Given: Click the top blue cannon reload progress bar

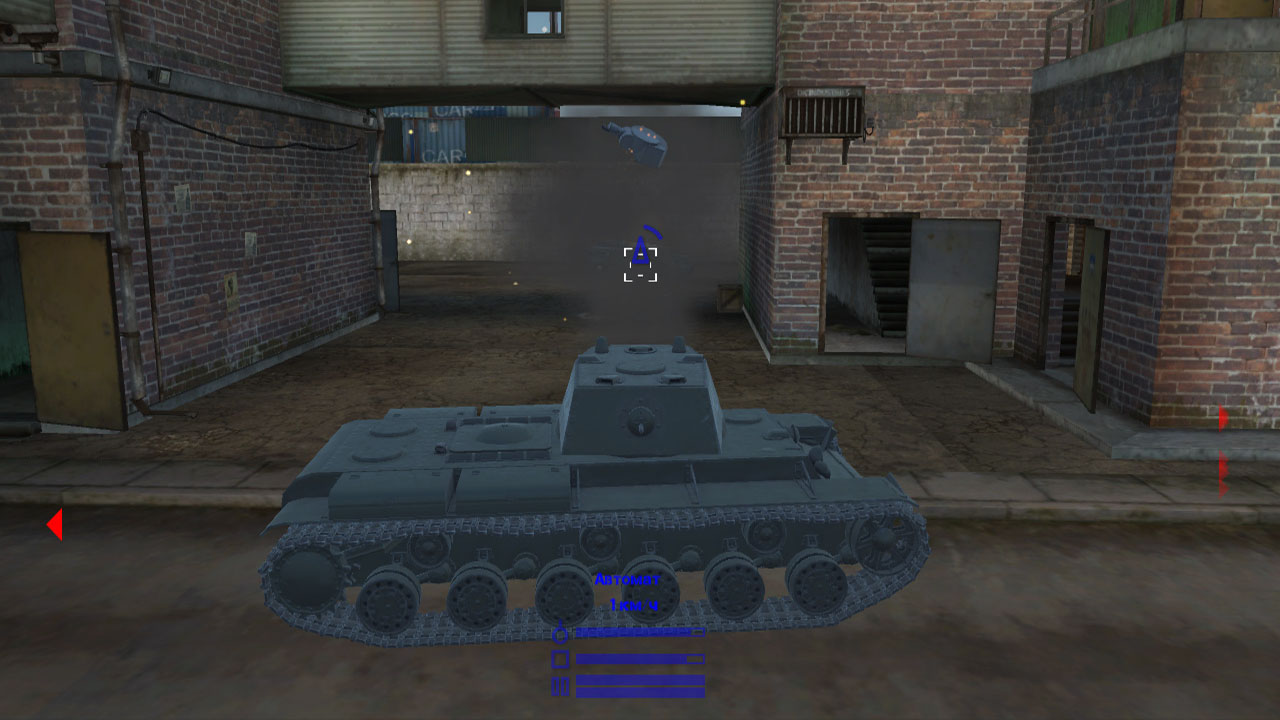Looking at the screenshot, I should click(x=640, y=632).
